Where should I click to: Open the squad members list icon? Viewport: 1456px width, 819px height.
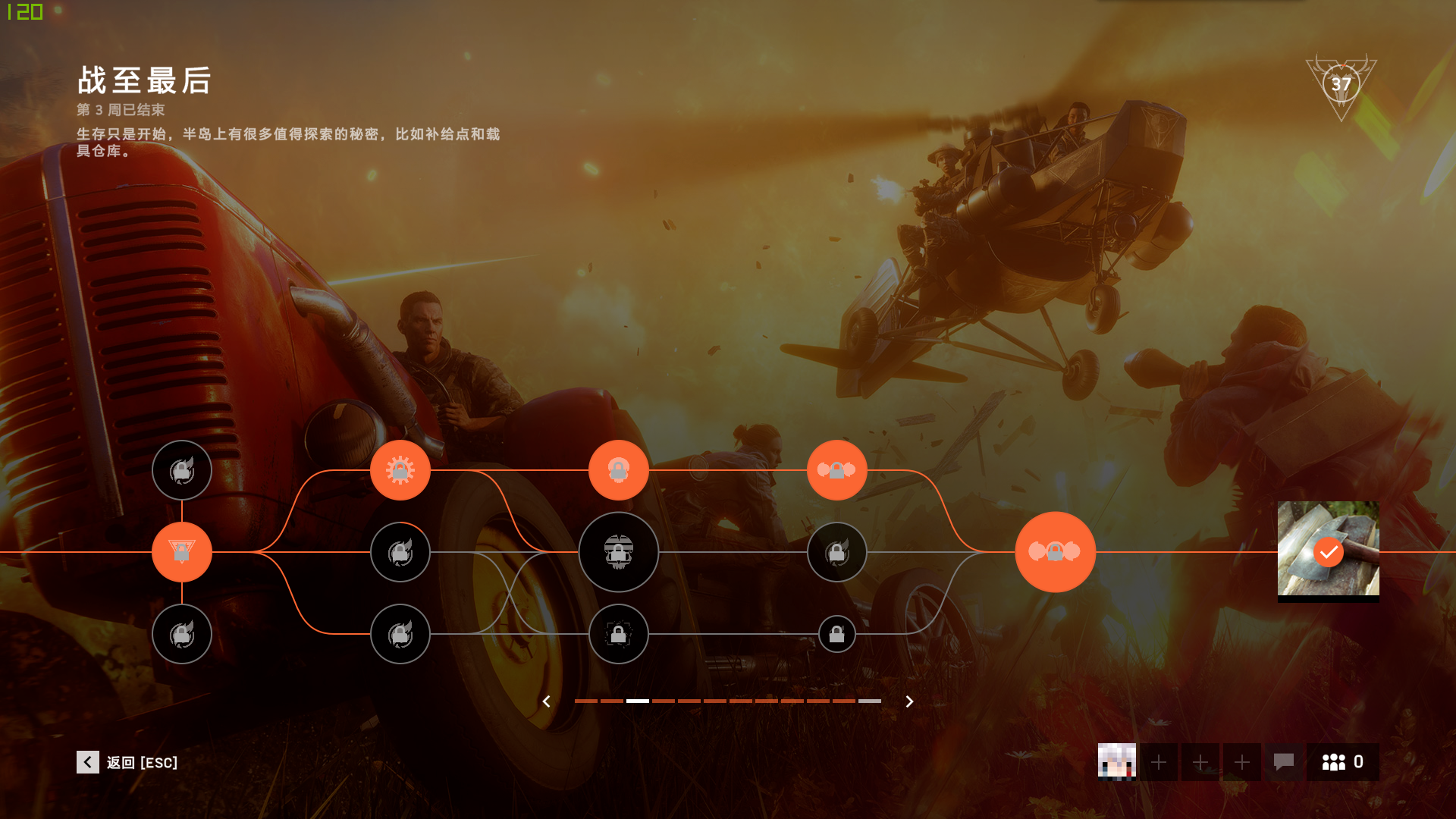[1342, 762]
